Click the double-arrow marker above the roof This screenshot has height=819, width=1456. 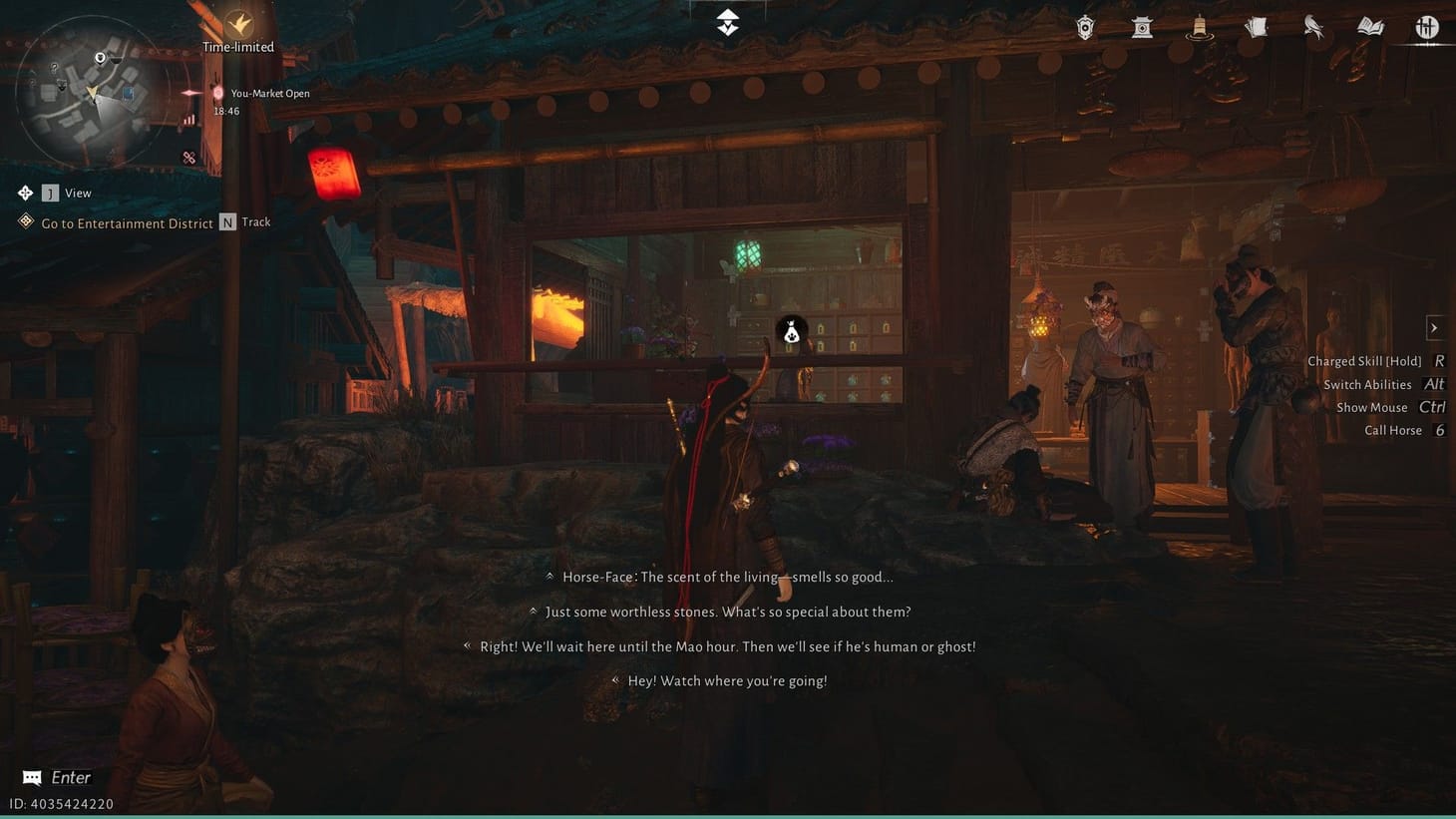727,20
